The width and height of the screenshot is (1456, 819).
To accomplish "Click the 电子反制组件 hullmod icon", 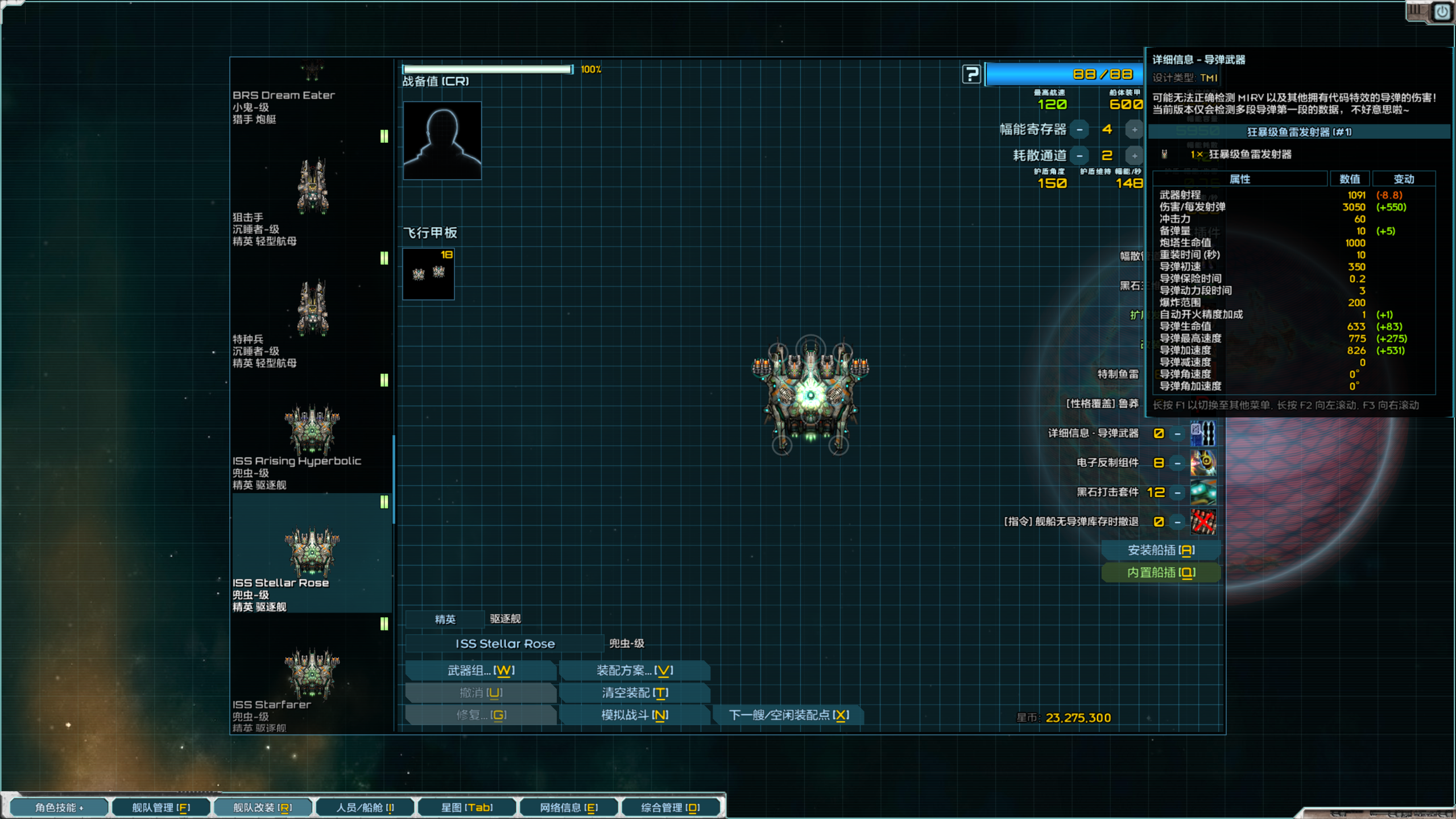I will pos(1202,463).
